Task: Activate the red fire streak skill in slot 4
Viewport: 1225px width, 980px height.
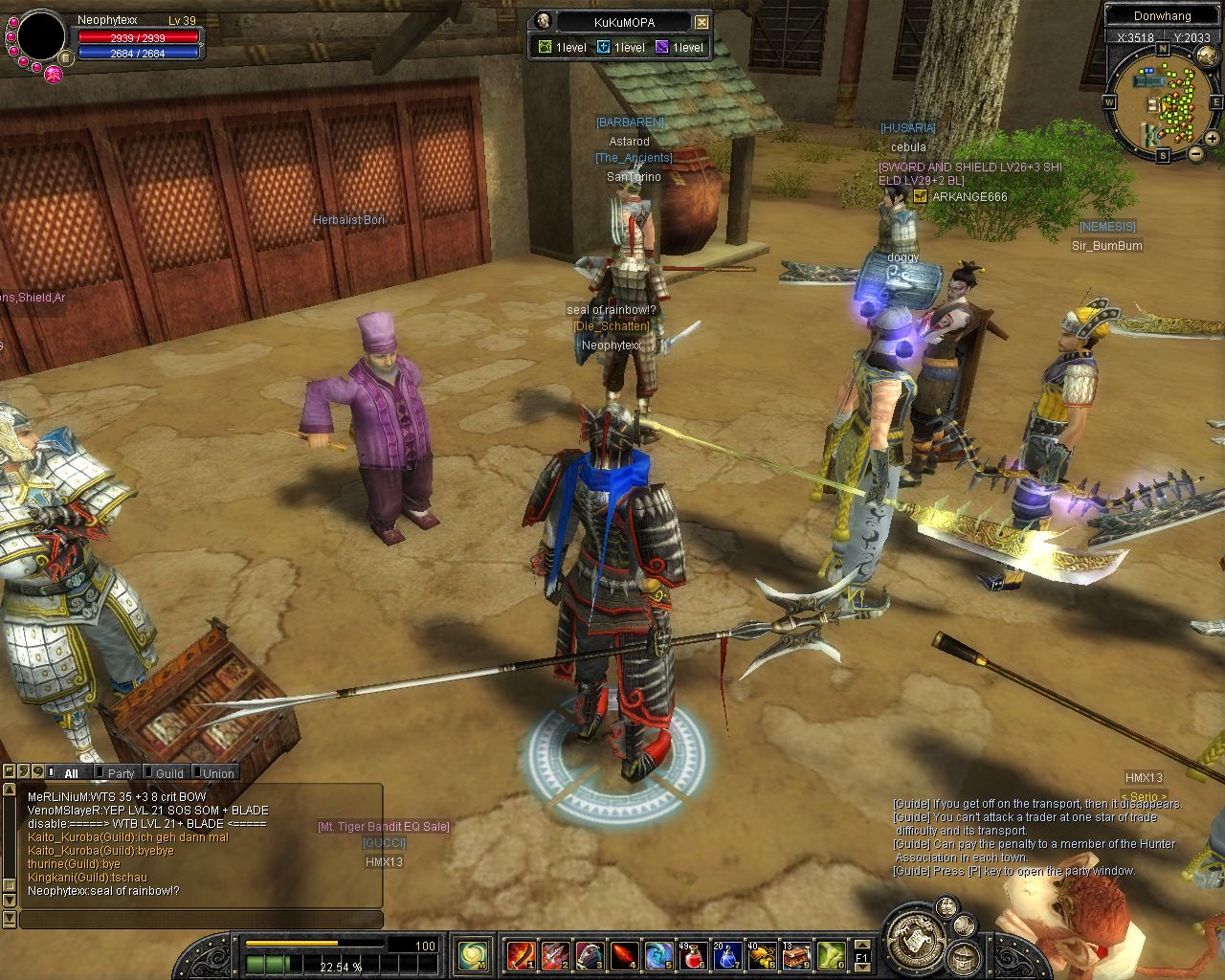Action: tap(624, 954)
